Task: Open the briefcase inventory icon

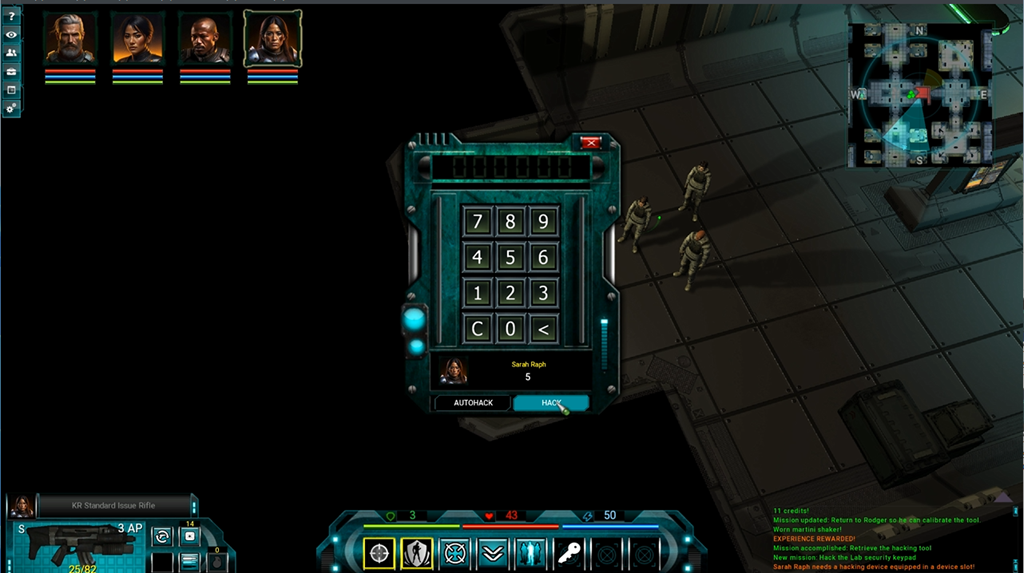Action: pos(11,72)
